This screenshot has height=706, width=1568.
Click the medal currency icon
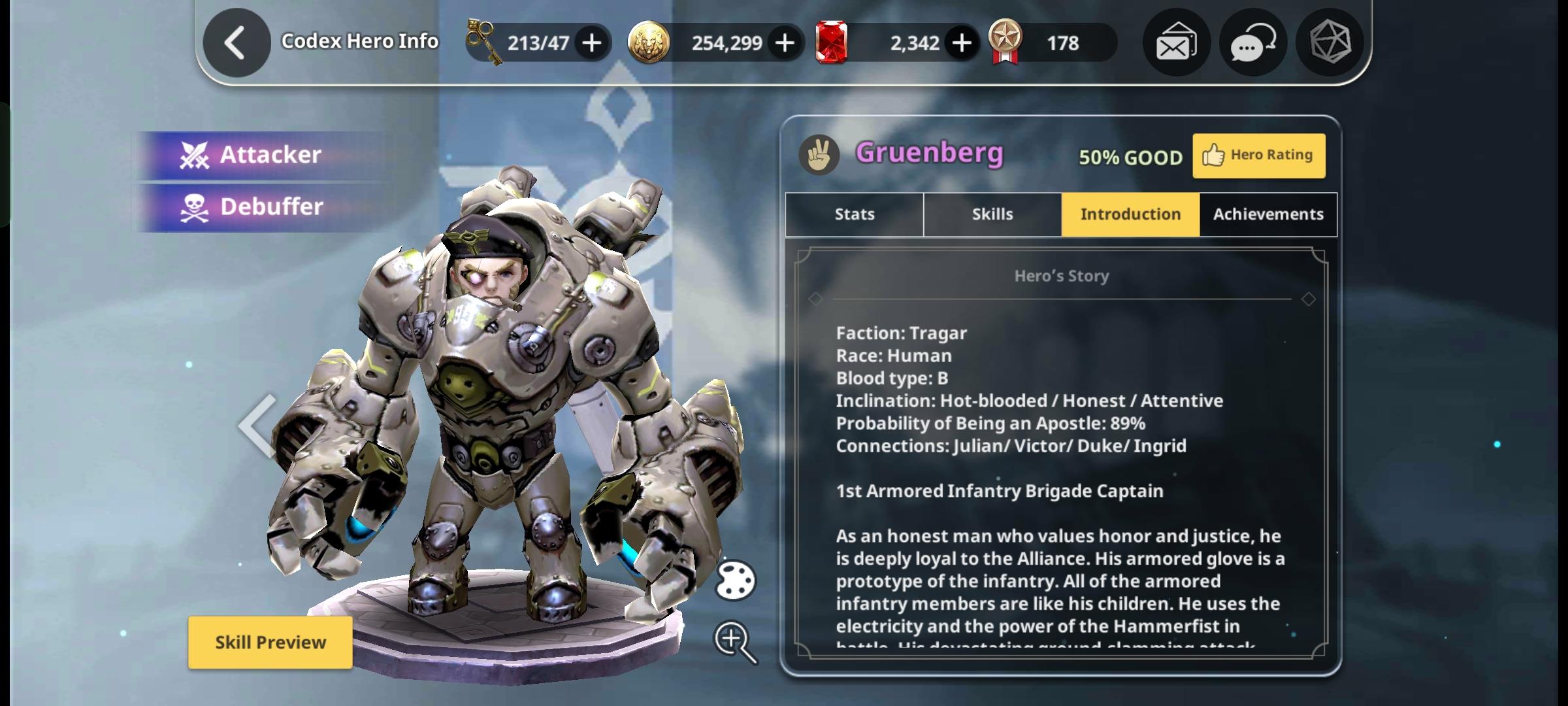1008,42
